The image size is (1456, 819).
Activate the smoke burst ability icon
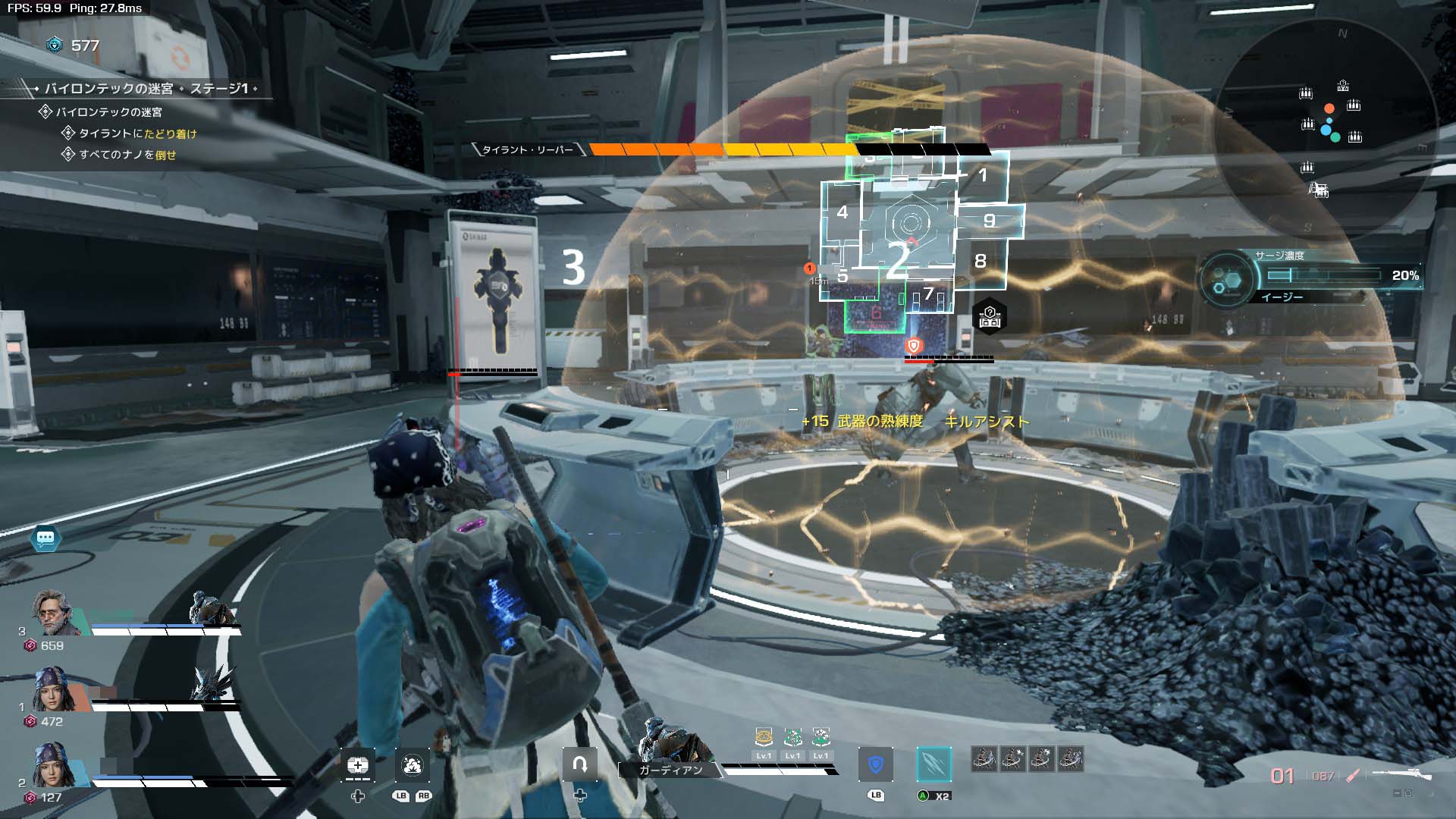[x=412, y=765]
